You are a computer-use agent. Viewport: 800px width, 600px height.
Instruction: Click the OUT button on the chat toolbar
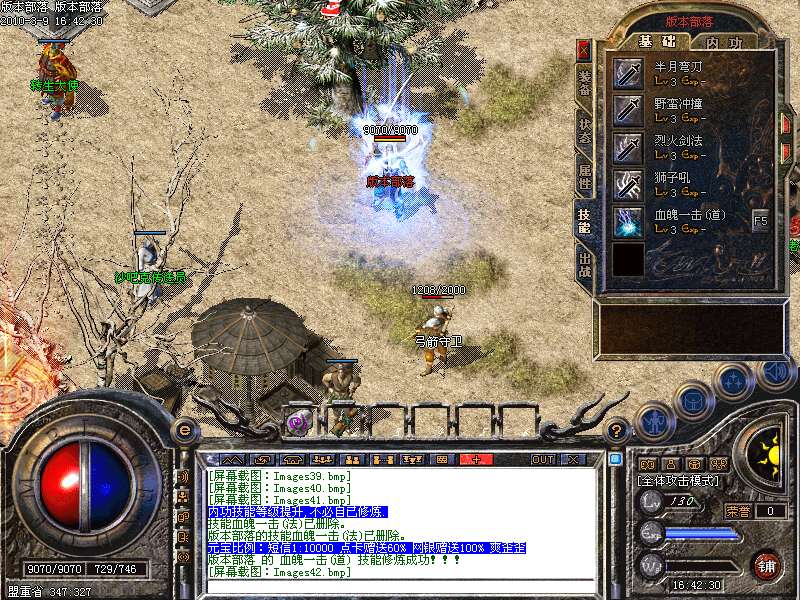click(543, 459)
